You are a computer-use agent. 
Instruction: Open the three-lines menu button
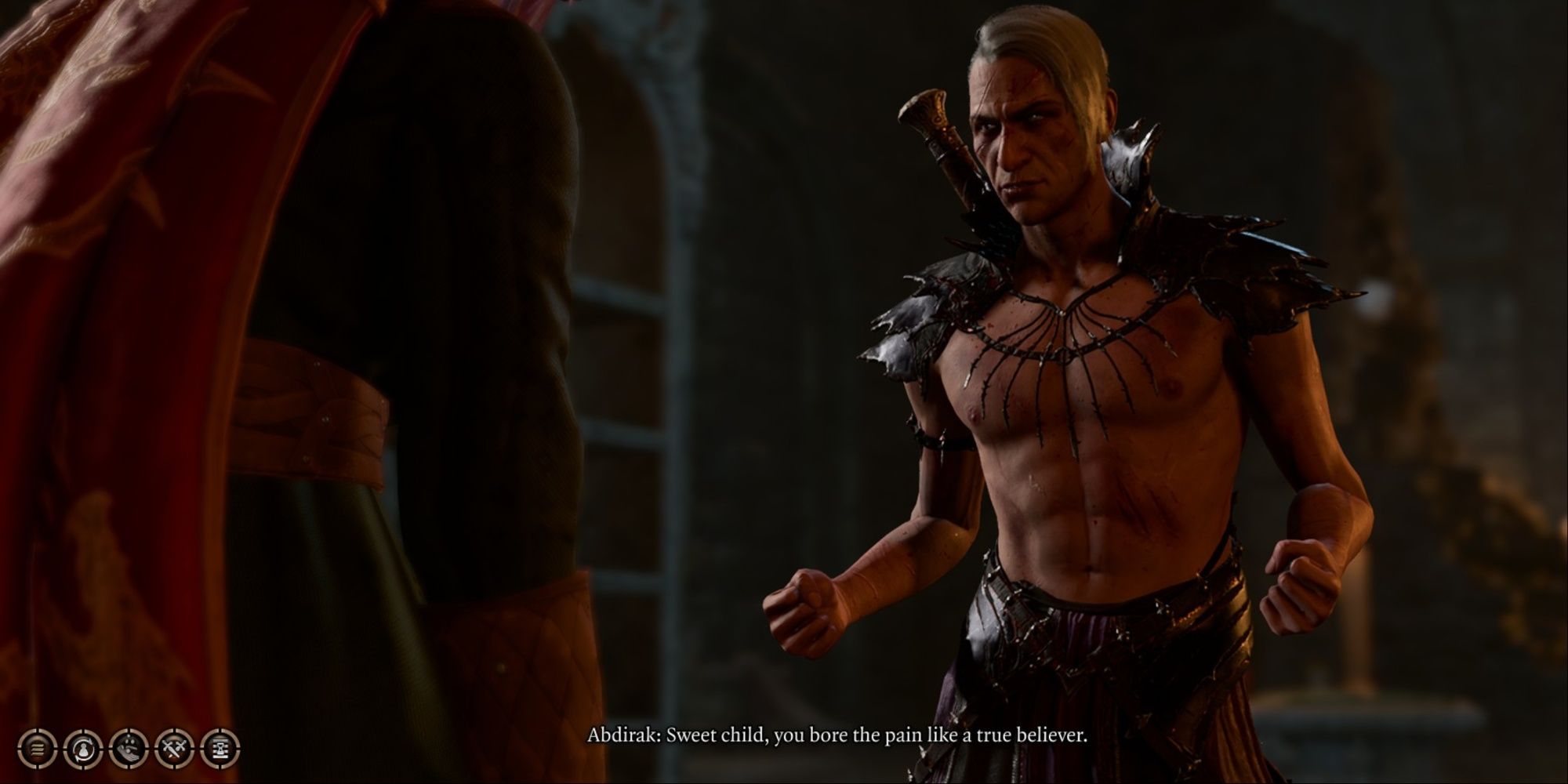[x=37, y=747]
